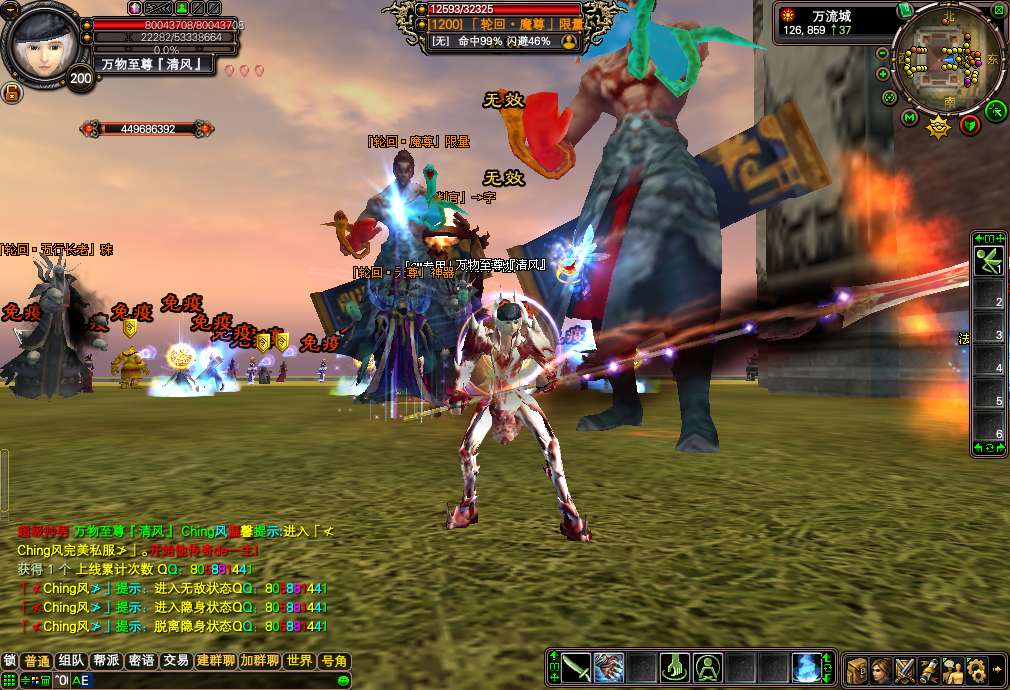
Task: Activate the green sword attack skill
Action: tap(577, 667)
